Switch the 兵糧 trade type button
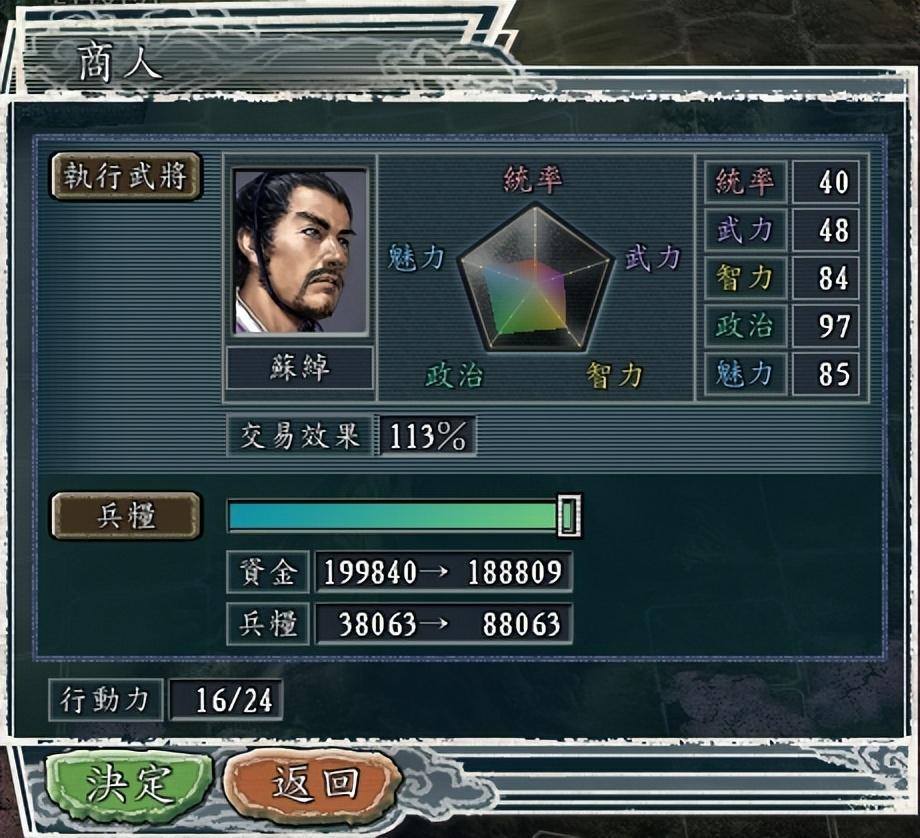 [126, 516]
